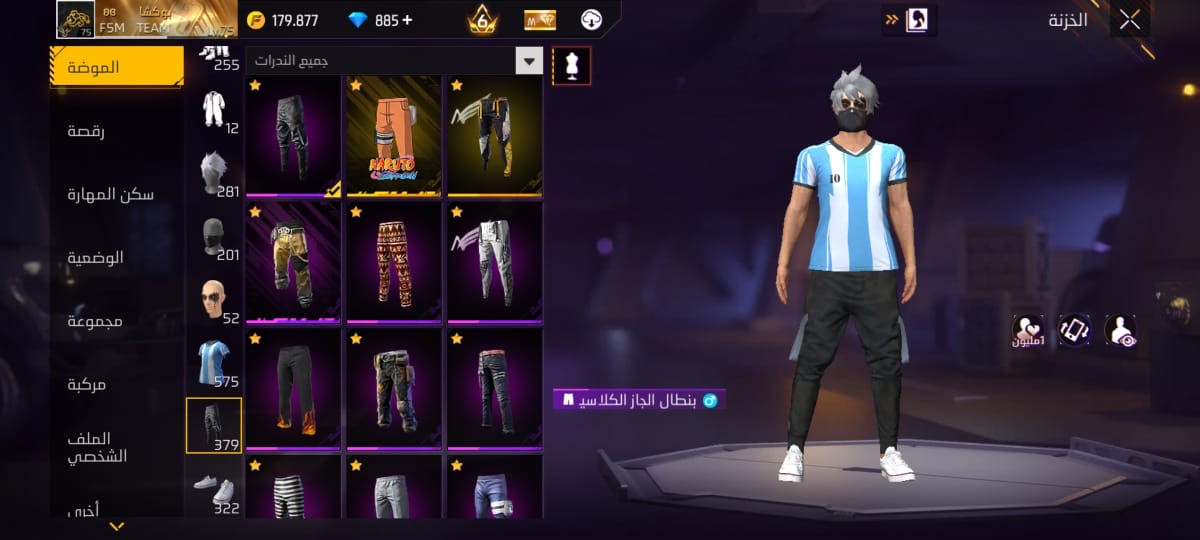Close the vault screen with the X

click(1129, 20)
